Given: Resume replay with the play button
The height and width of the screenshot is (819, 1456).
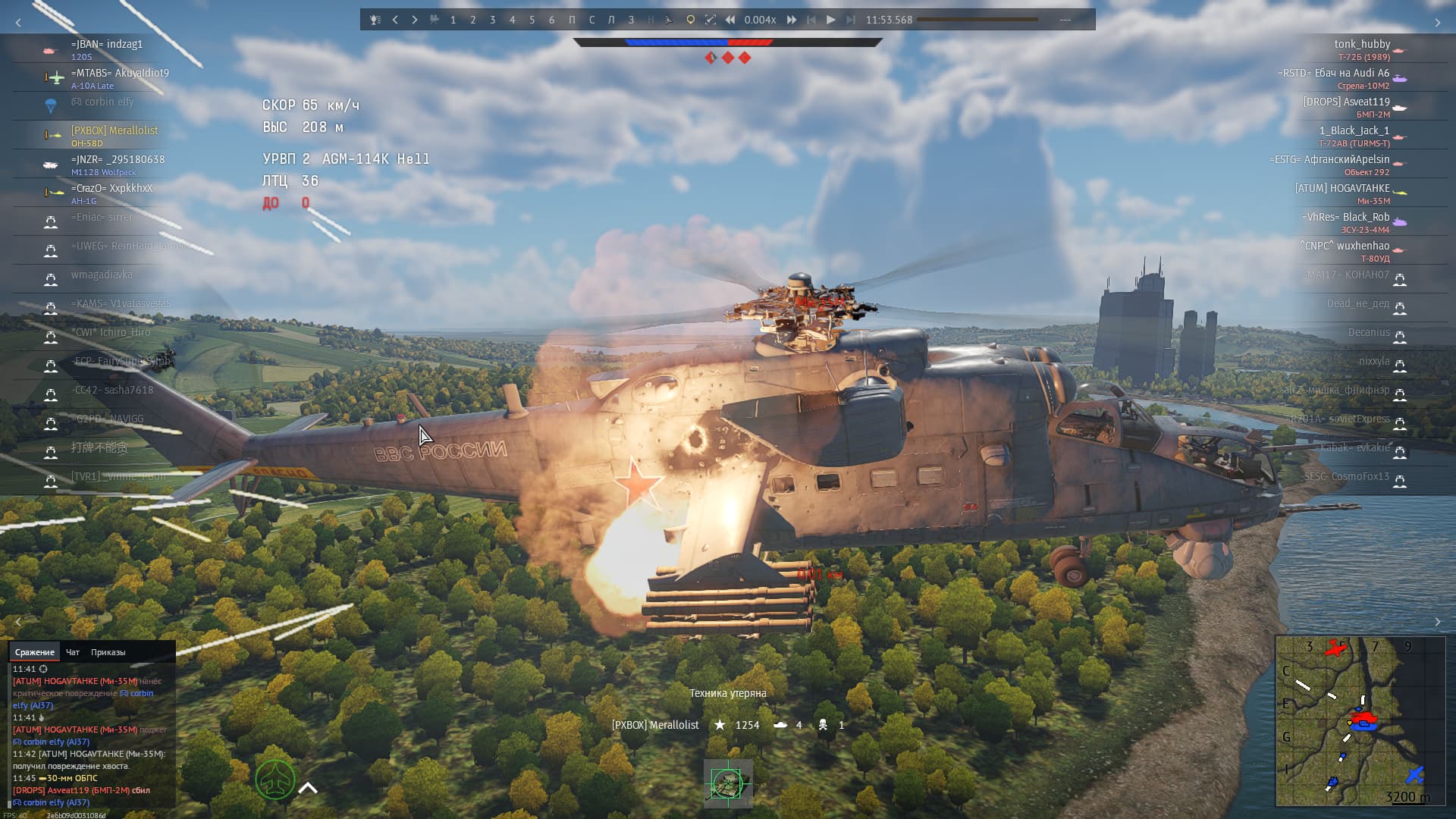Looking at the screenshot, I should [831, 20].
